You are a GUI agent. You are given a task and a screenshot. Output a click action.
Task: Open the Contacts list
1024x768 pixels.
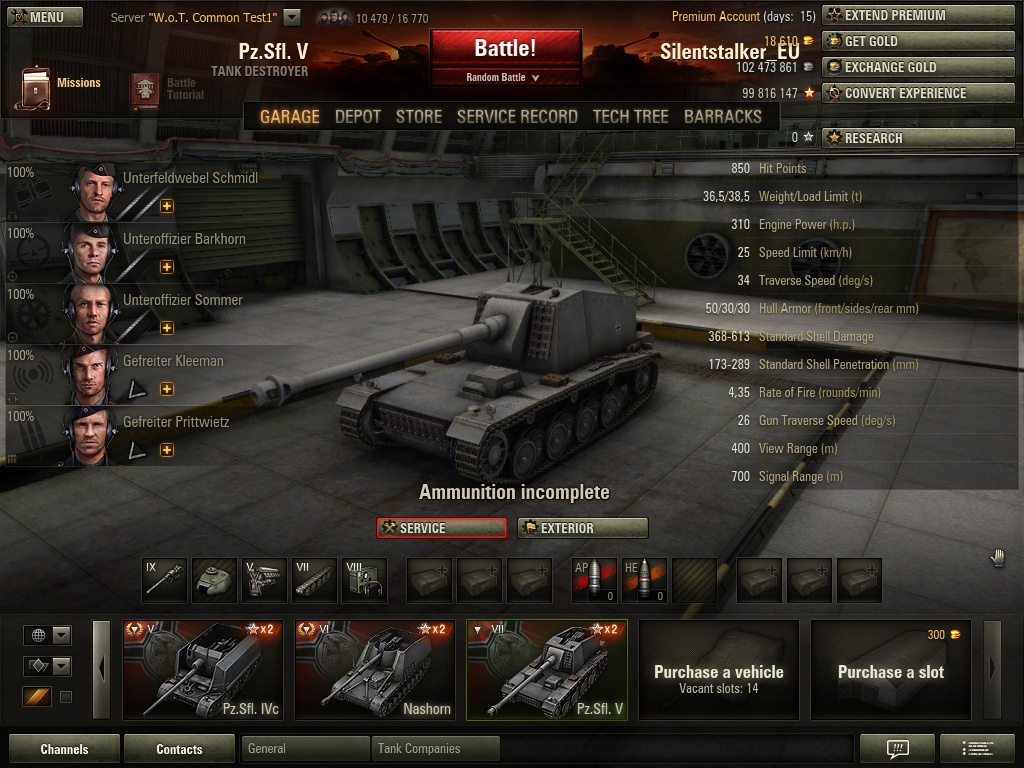pyautogui.click(x=179, y=749)
